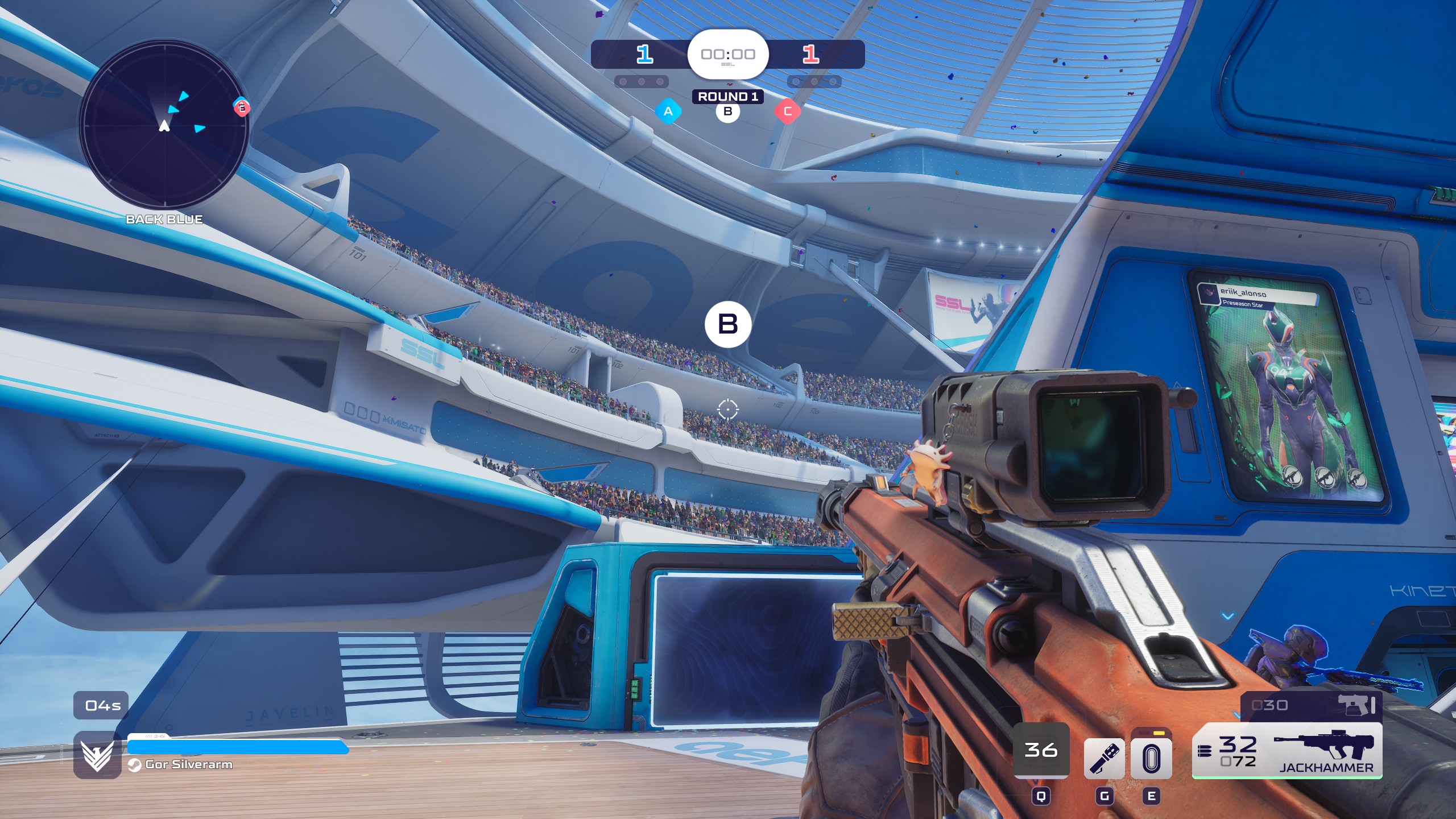The width and height of the screenshot is (1456, 819).
Task: Click the large B waypoint marker
Action: (x=728, y=324)
